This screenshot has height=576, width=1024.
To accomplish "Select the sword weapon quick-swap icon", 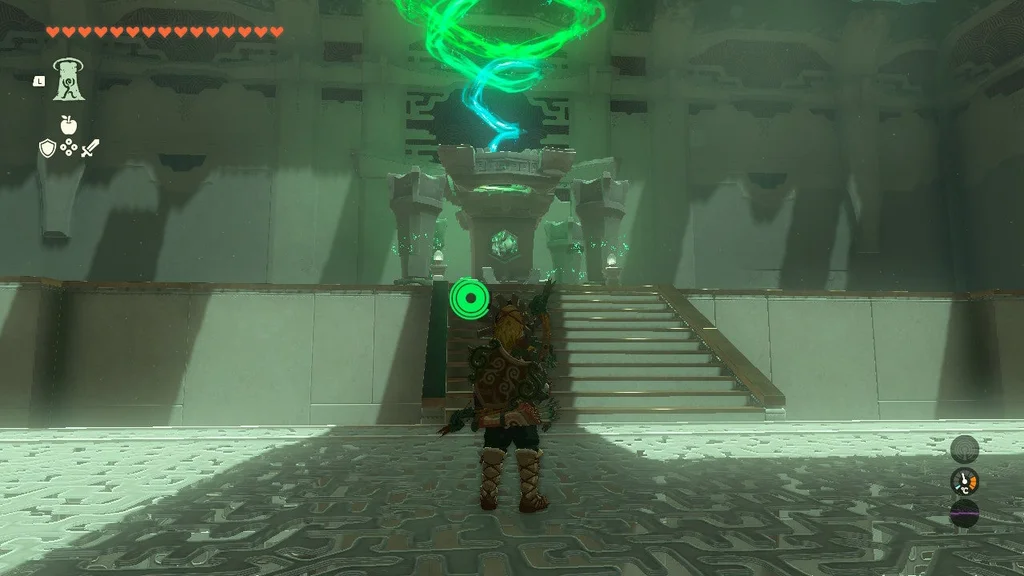I will click(x=90, y=148).
